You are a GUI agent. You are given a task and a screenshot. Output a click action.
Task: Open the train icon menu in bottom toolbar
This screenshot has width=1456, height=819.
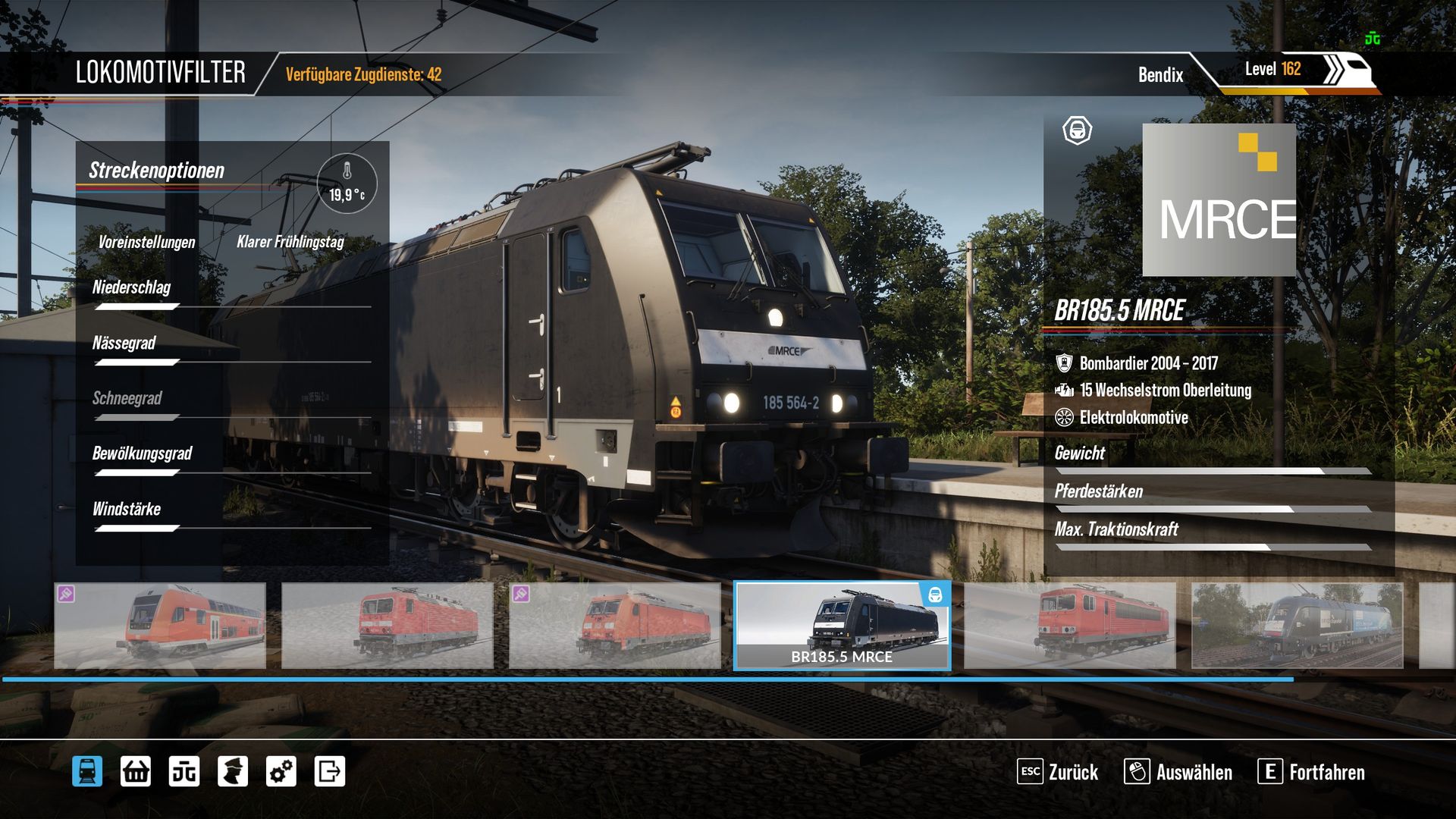pos(87,772)
